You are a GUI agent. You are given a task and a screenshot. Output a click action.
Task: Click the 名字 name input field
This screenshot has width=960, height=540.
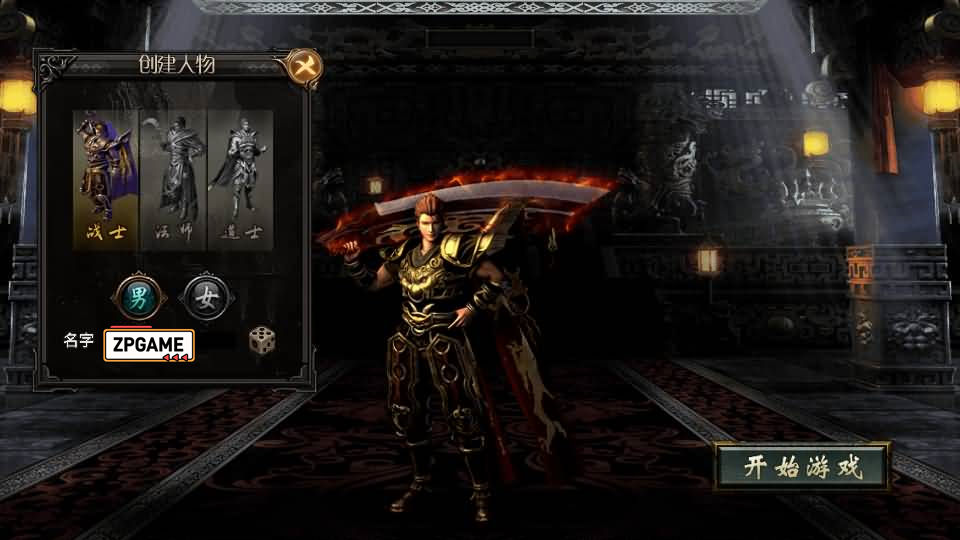click(x=149, y=344)
